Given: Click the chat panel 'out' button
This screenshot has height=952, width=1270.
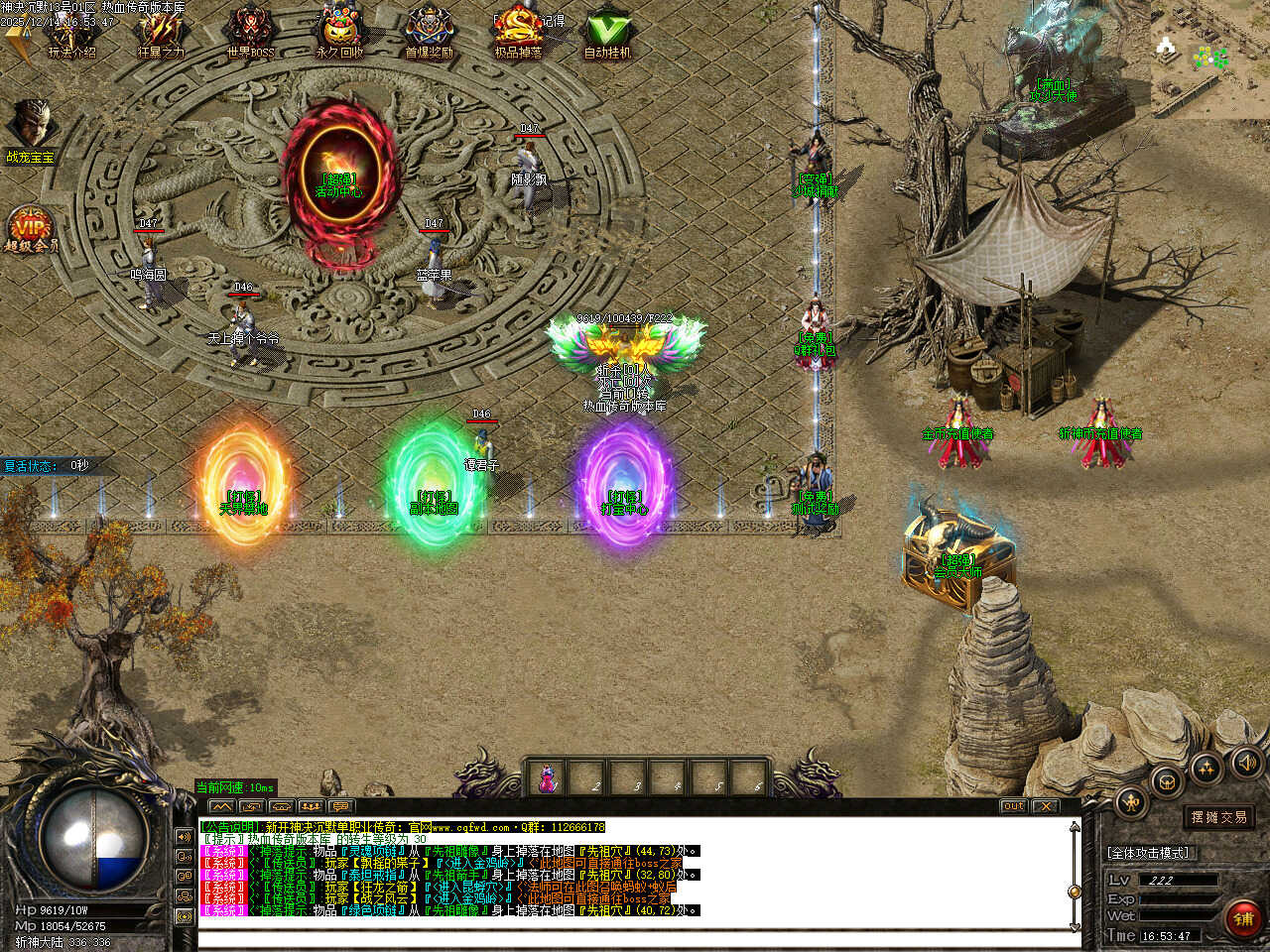Looking at the screenshot, I should (1013, 806).
